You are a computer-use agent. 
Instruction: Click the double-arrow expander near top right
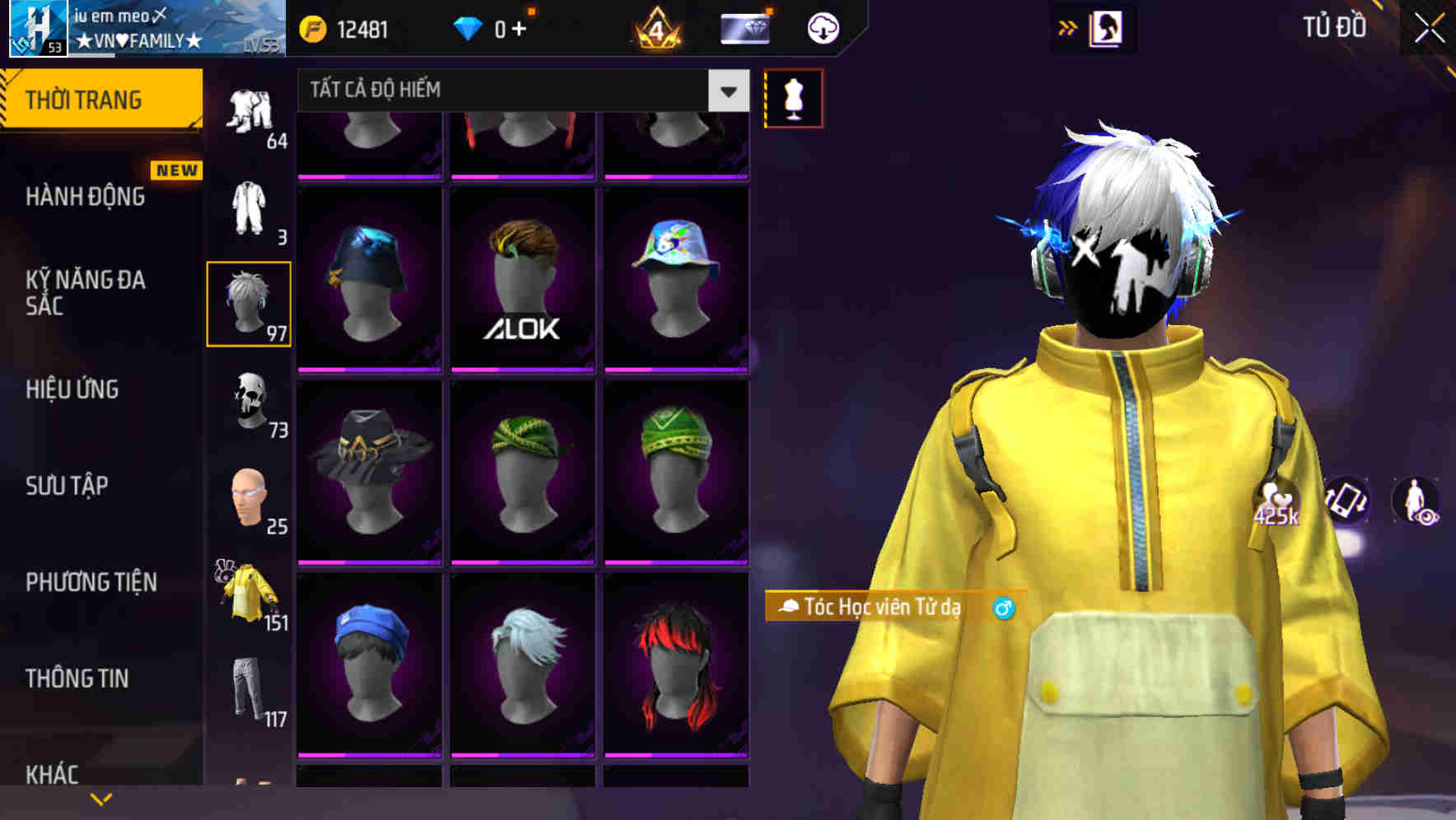pyautogui.click(x=1068, y=27)
